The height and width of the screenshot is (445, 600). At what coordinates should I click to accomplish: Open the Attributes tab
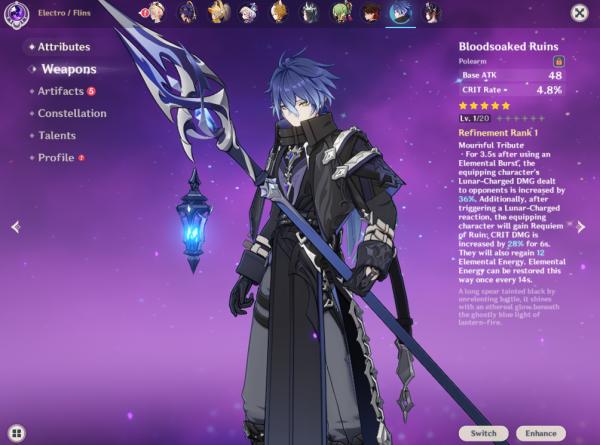(63, 47)
